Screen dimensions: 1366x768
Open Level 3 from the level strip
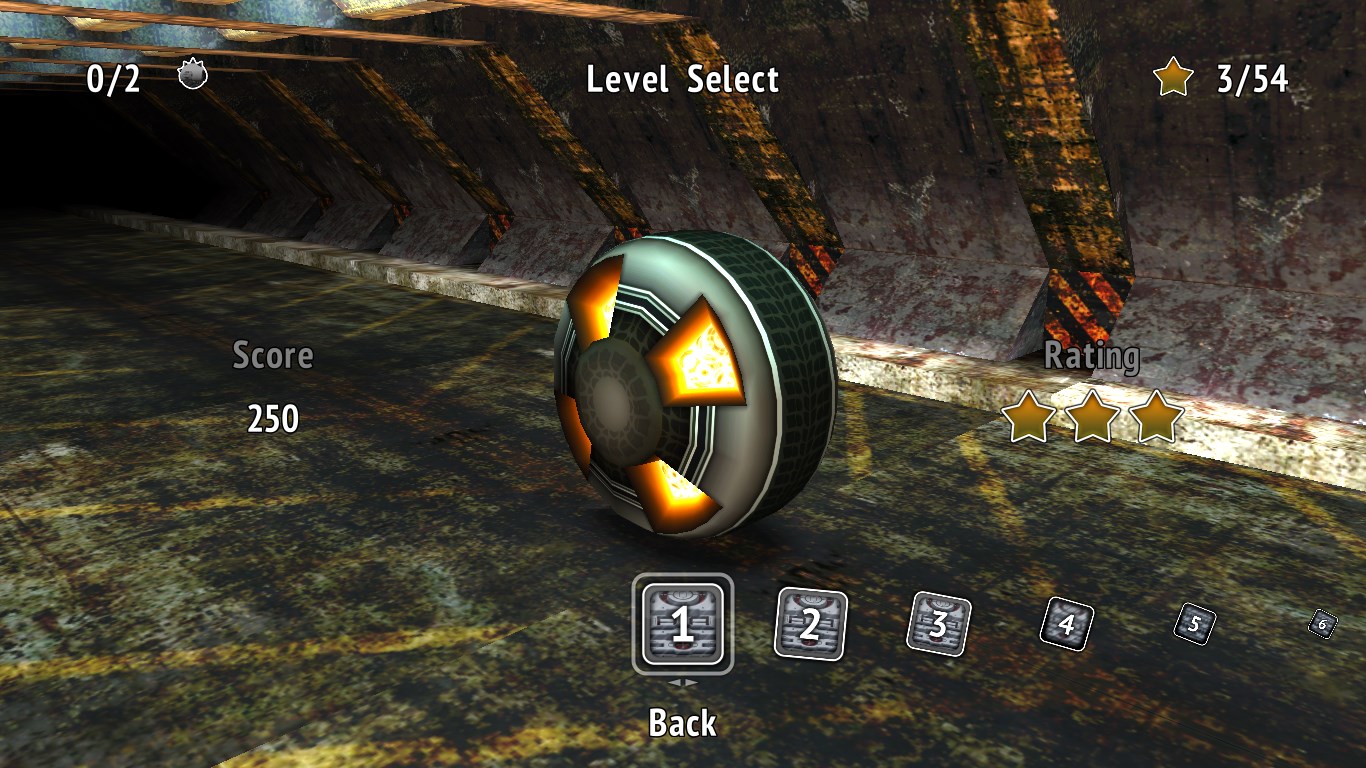click(937, 624)
